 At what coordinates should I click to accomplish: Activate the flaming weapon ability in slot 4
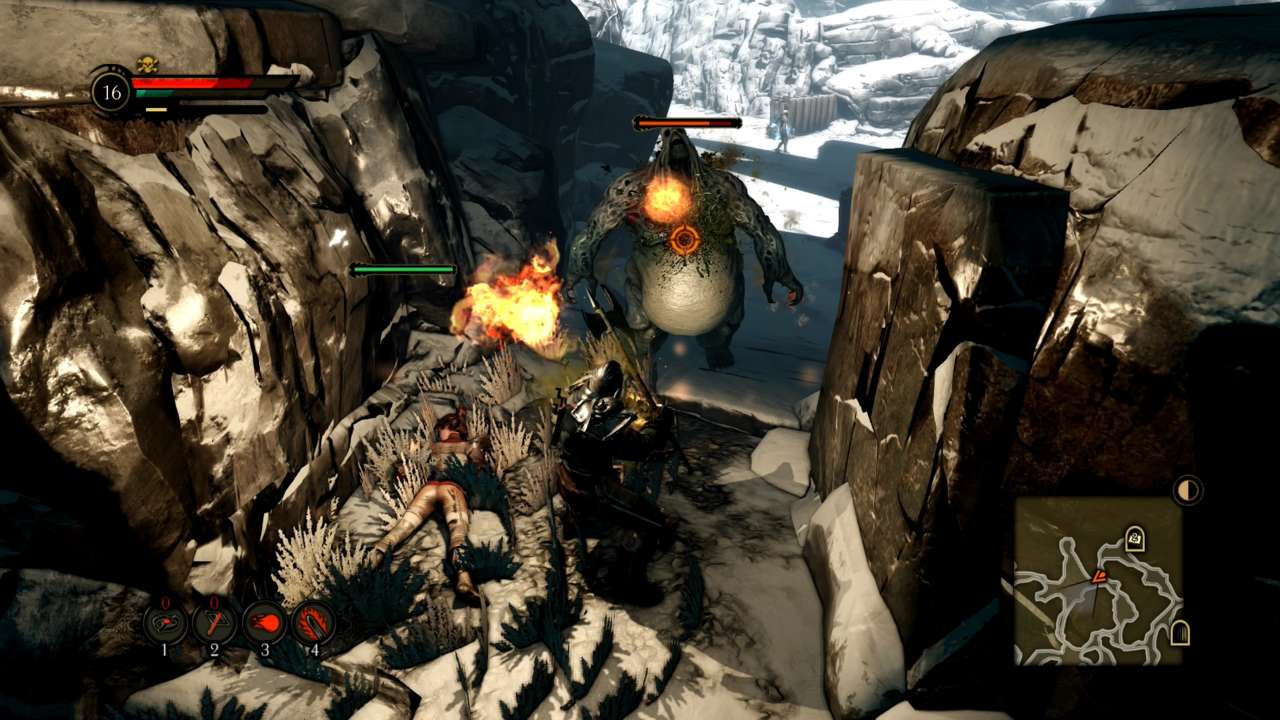tap(313, 623)
